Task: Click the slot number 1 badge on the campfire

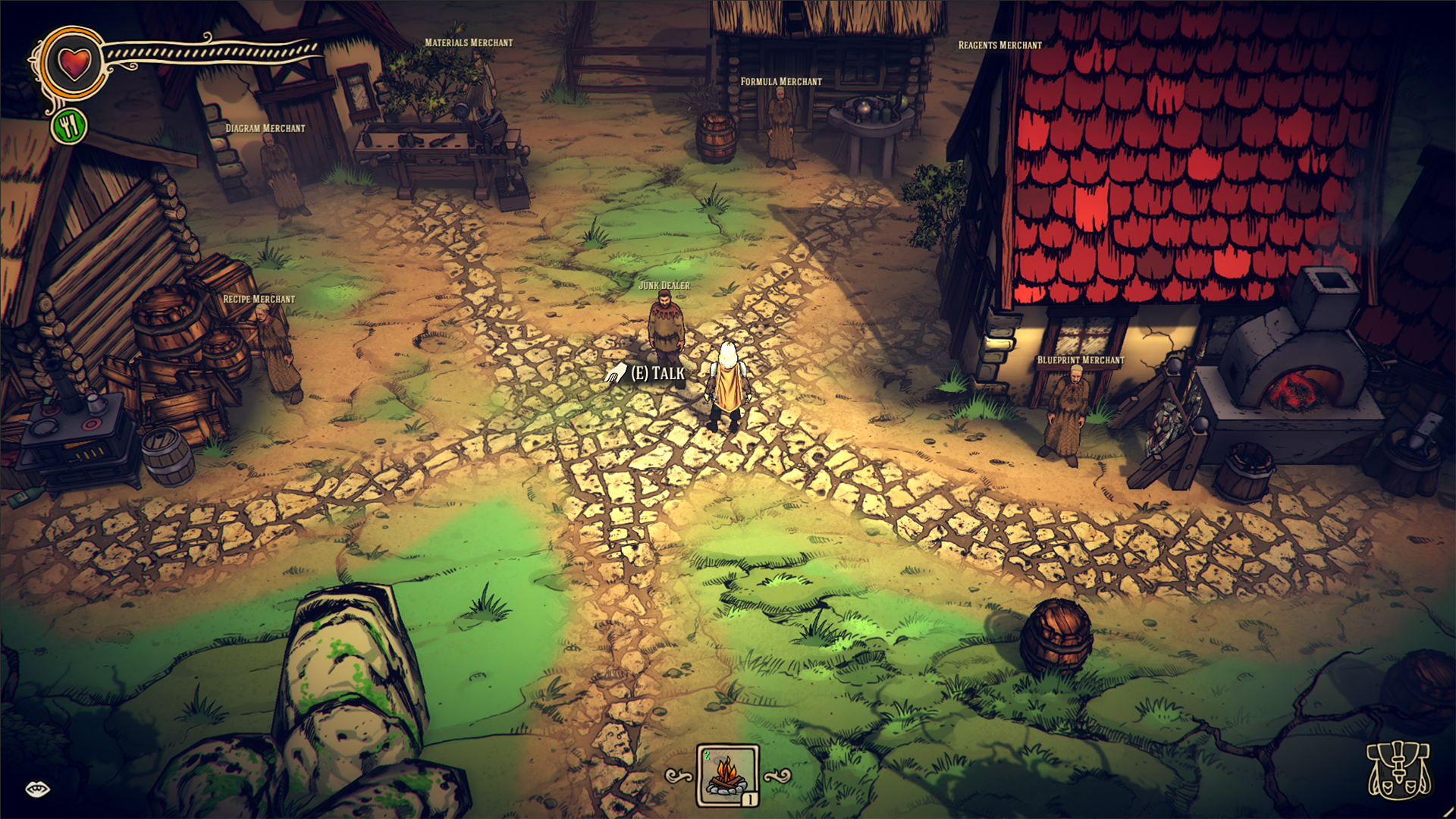Action: coord(748,799)
